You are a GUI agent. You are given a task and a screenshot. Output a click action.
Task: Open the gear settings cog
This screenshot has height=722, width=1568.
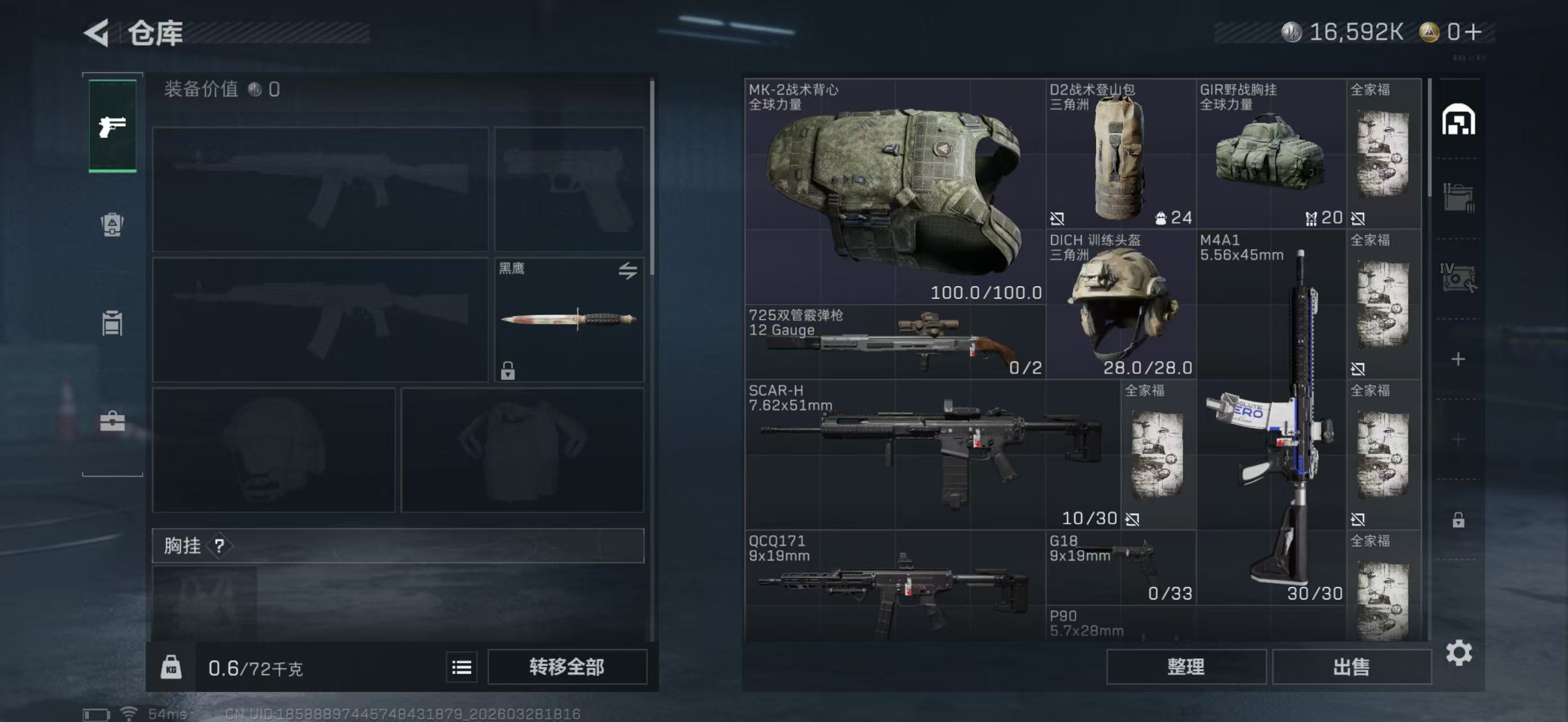(x=1459, y=653)
